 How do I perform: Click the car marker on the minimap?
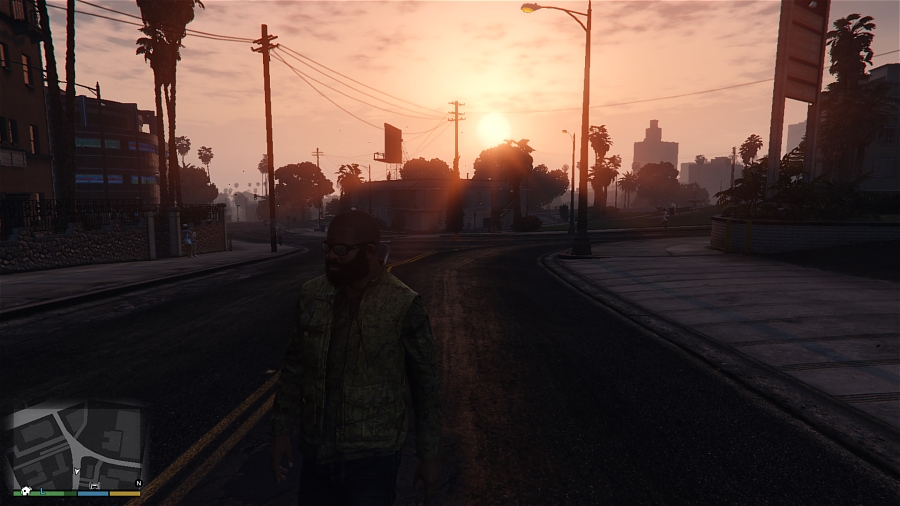click(x=95, y=486)
